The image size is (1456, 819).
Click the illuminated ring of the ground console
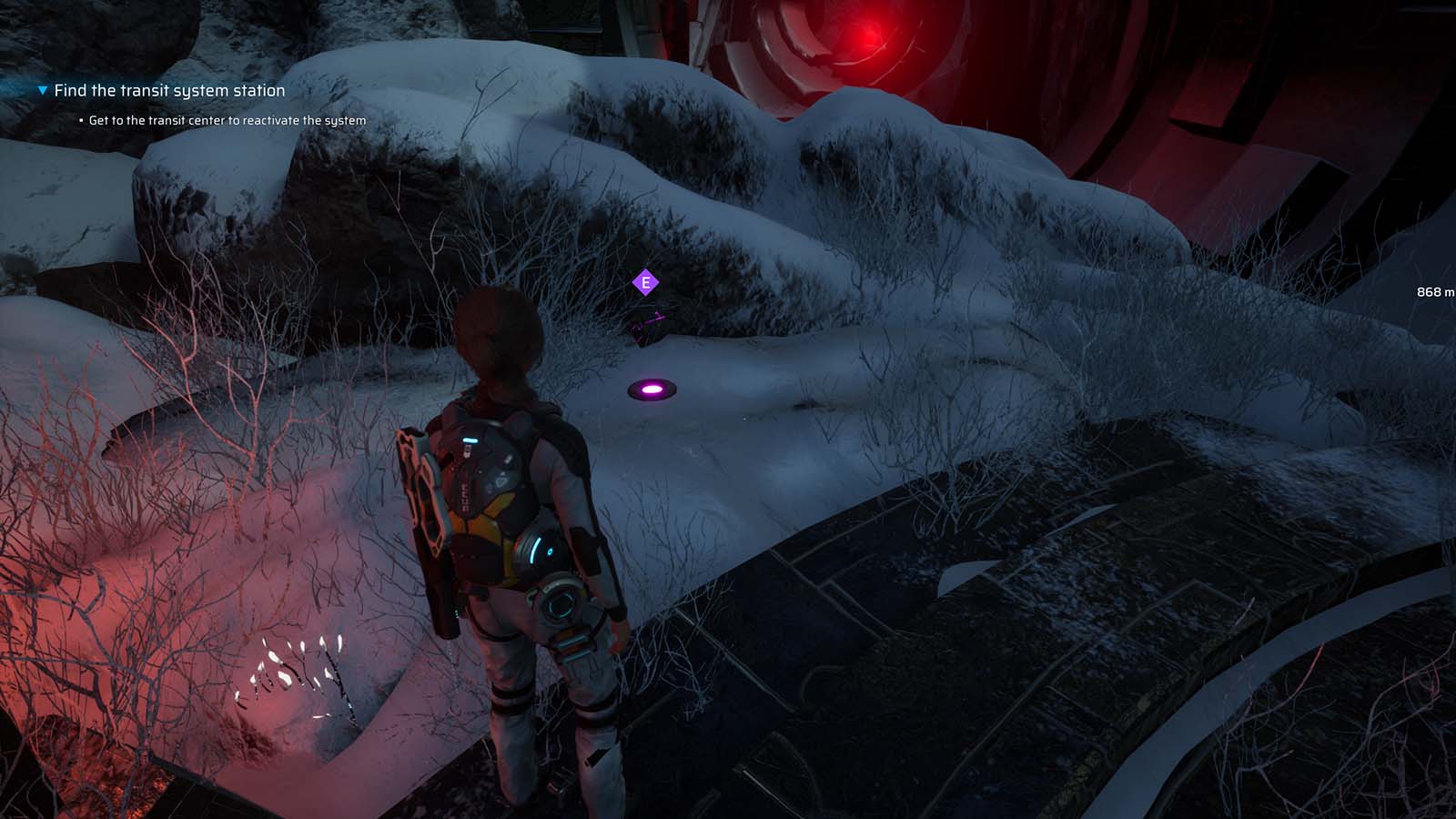(x=652, y=389)
